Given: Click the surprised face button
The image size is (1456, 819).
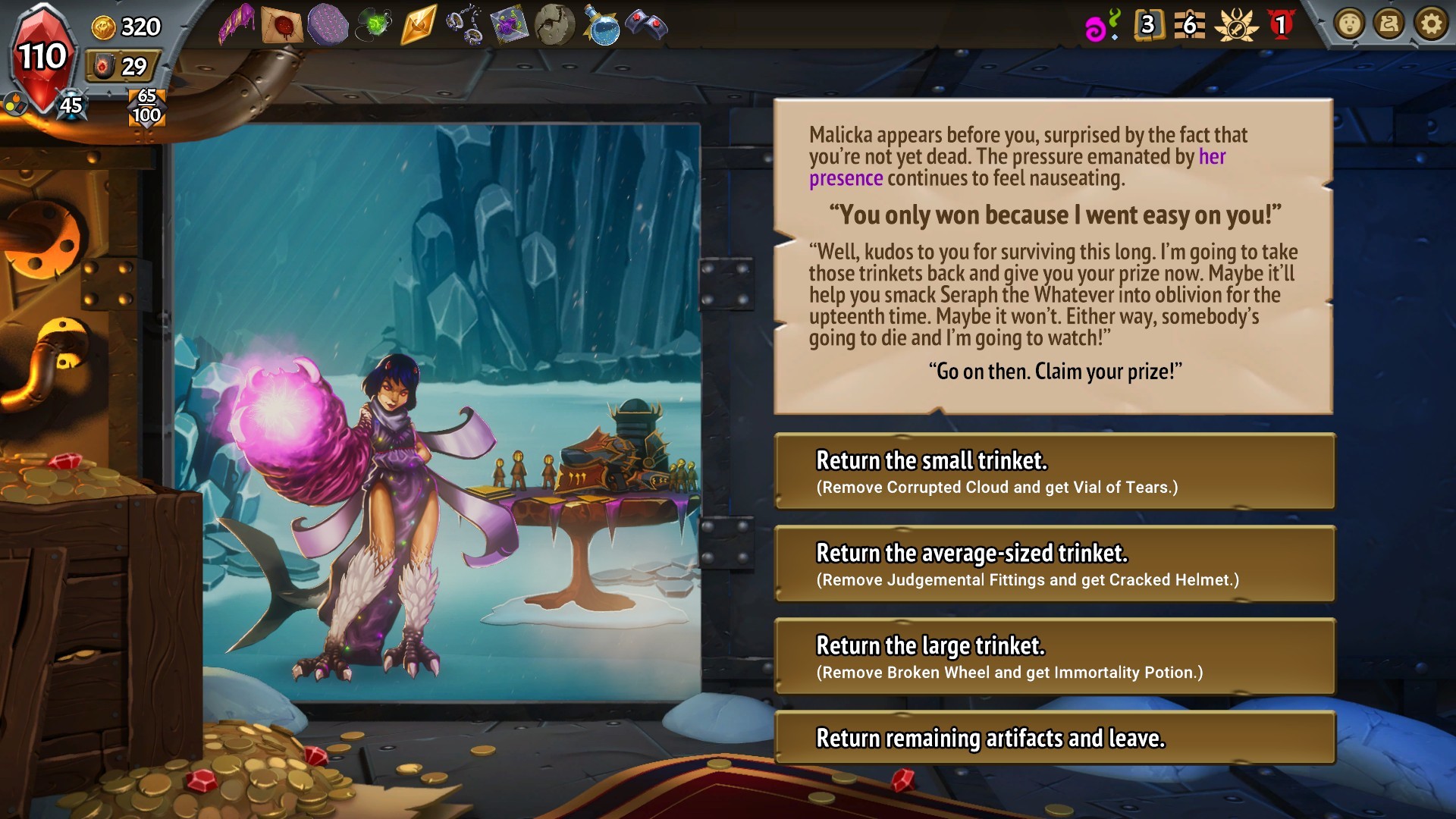Looking at the screenshot, I should (1350, 25).
